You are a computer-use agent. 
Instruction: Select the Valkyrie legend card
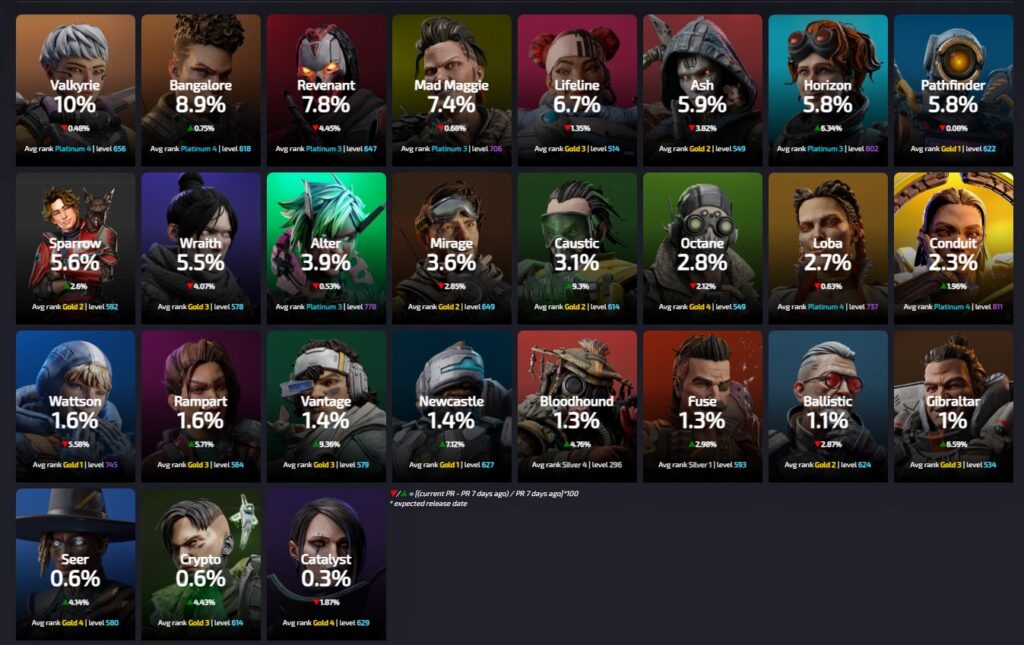75,90
